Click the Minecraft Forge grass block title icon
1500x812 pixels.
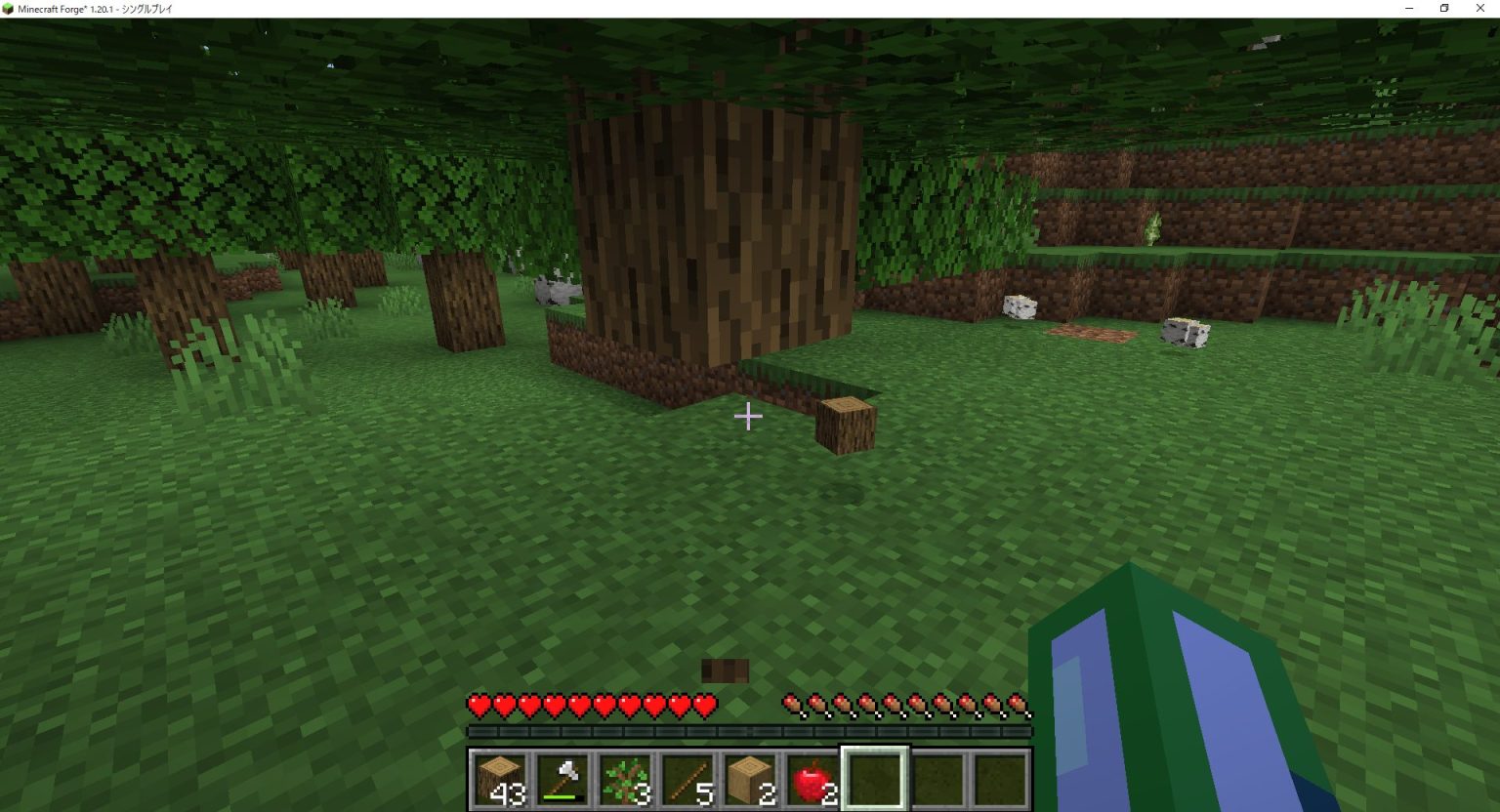pyautogui.click(x=9, y=8)
